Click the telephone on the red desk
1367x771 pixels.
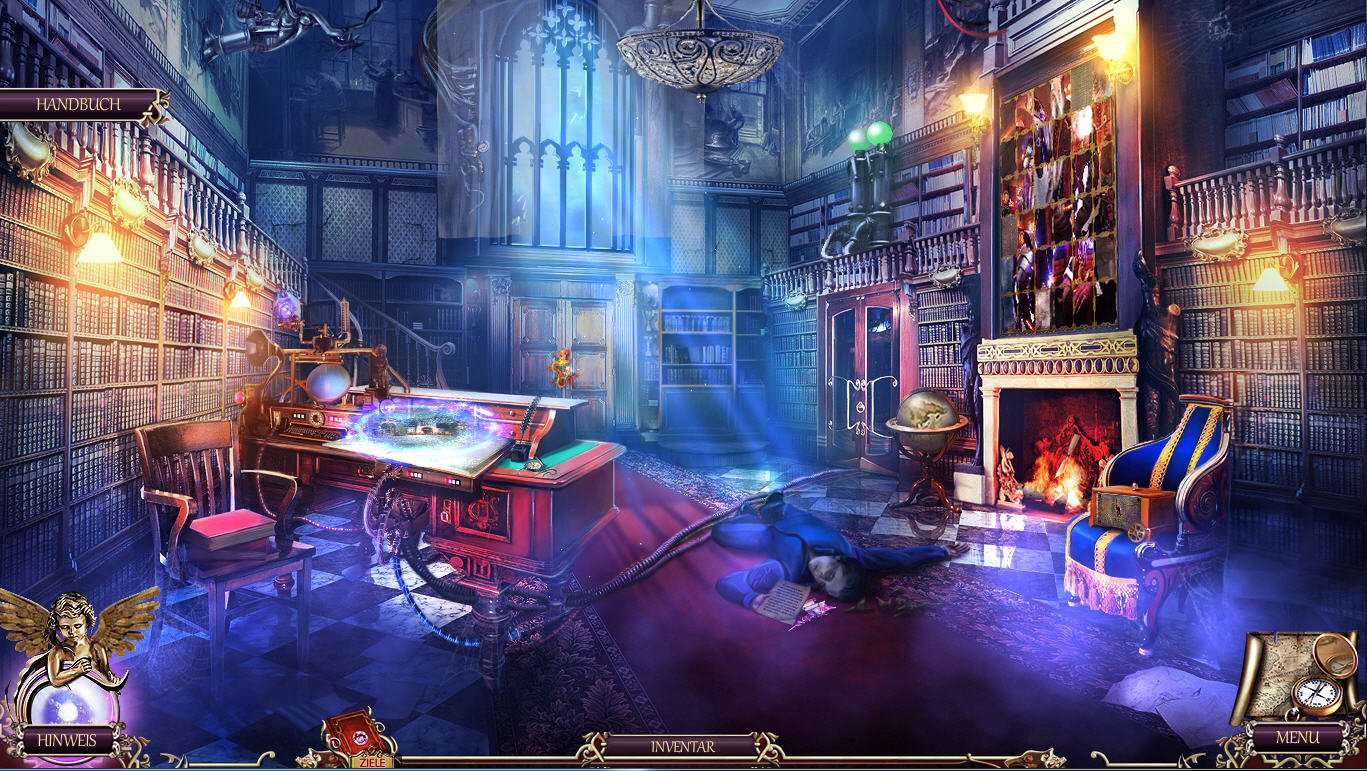point(518,452)
